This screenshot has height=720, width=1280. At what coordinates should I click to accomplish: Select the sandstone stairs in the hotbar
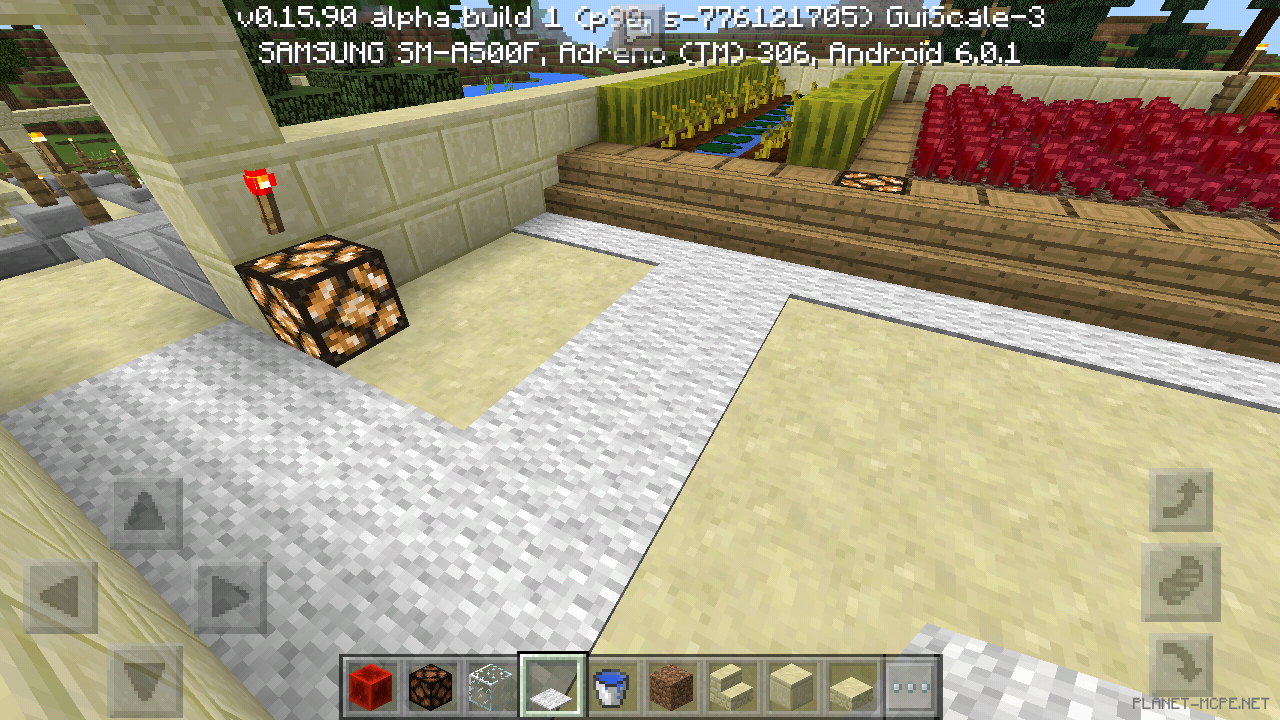click(731, 687)
